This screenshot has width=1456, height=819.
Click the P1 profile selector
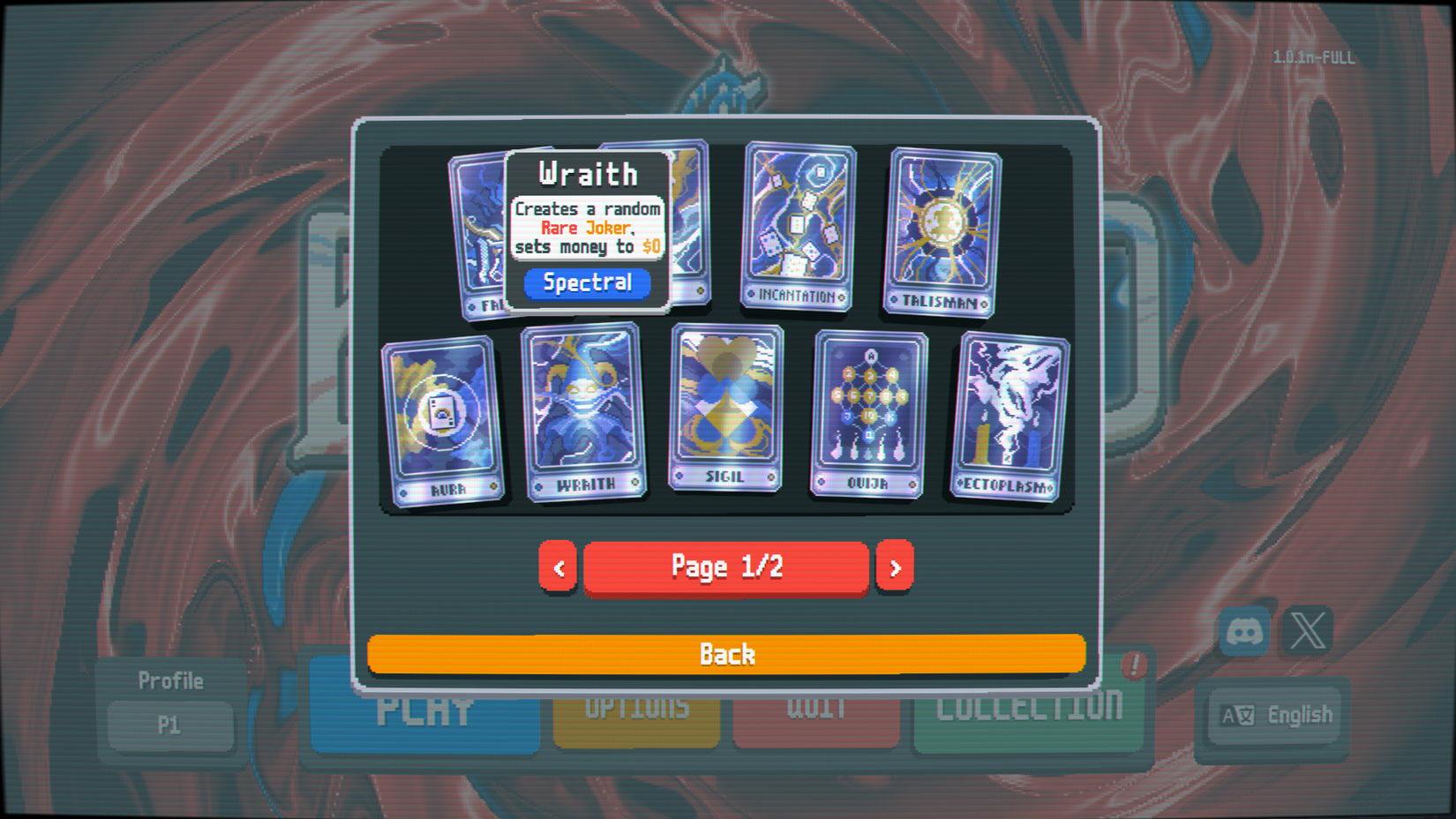tap(170, 725)
